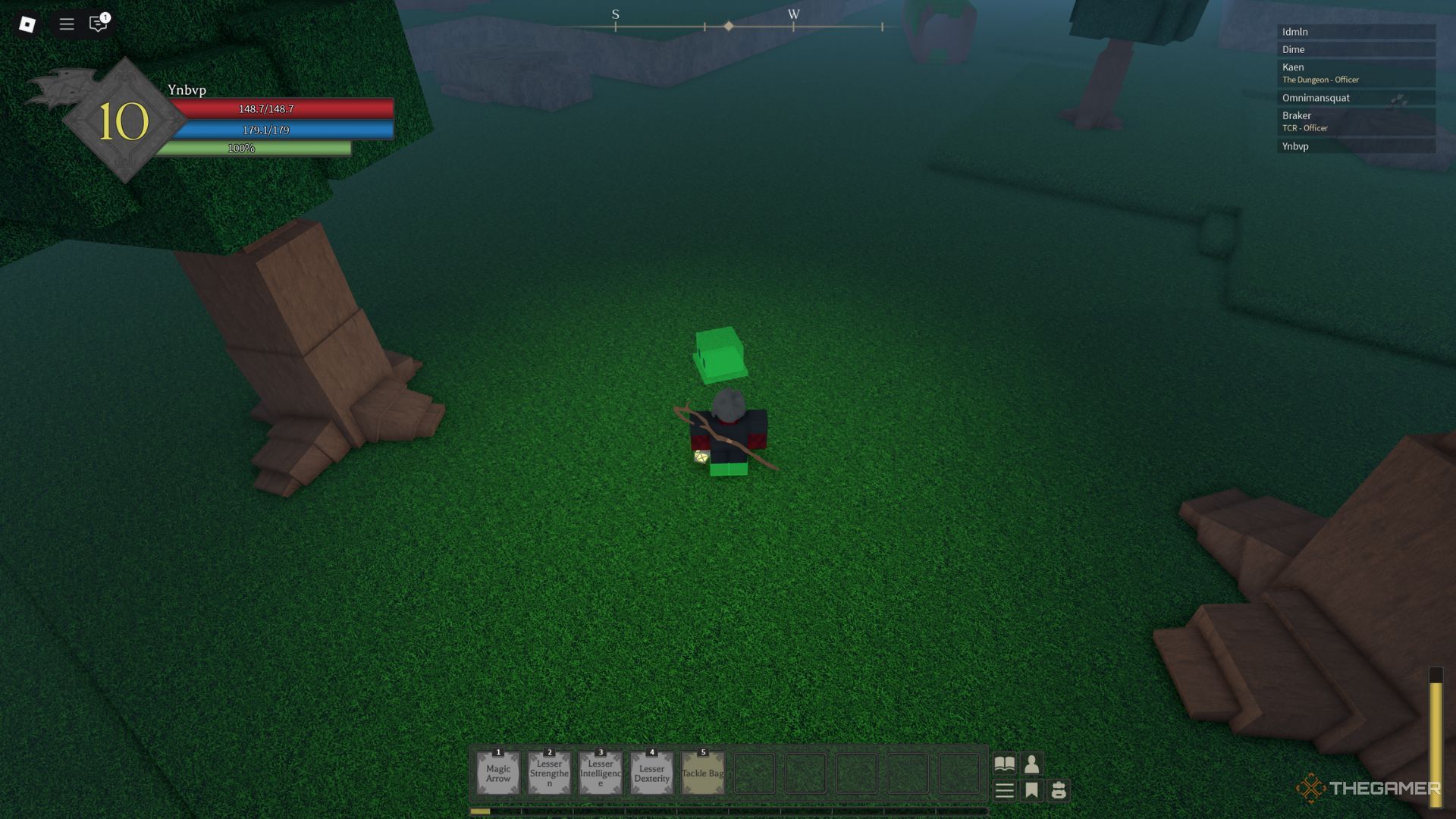Equip the Tackle Bag in hotbar slot 5
The width and height of the screenshot is (1456, 819).
click(701, 772)
